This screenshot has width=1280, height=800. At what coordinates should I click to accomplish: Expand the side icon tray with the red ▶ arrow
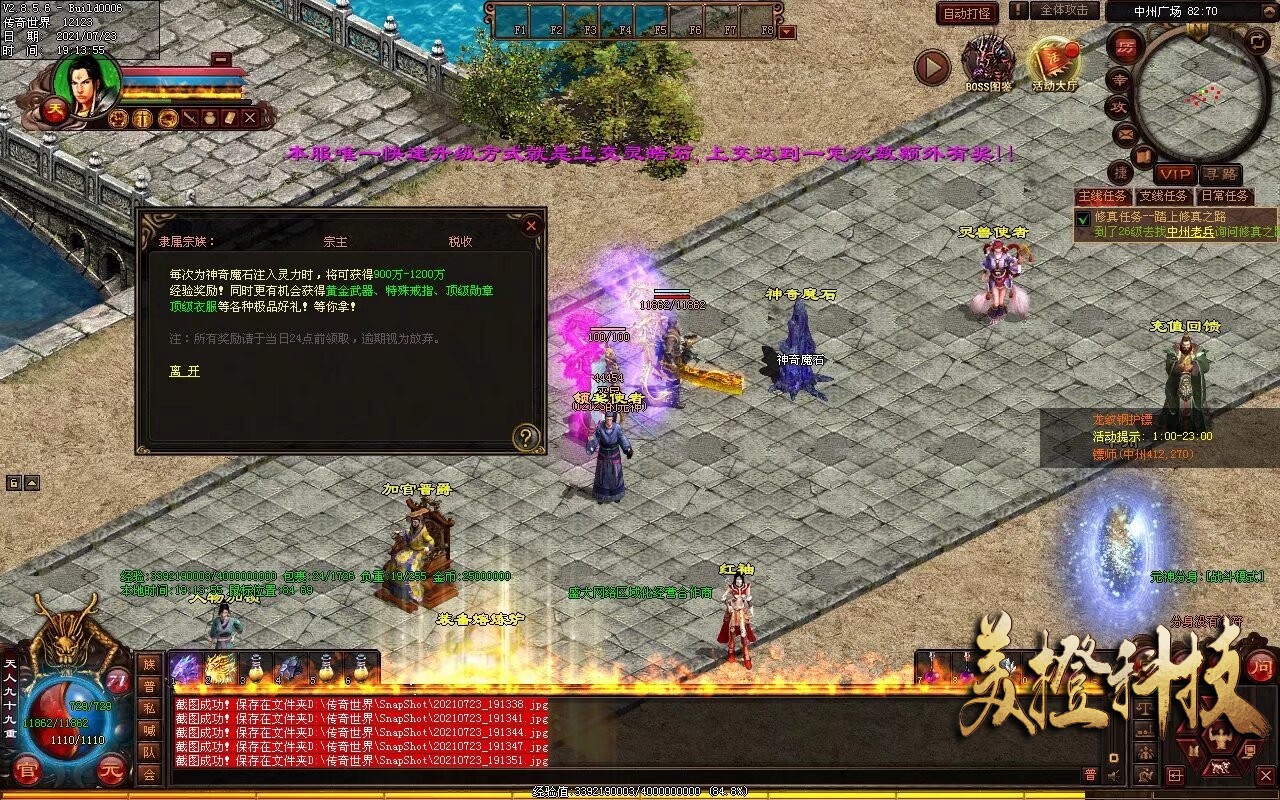(930, 67)
